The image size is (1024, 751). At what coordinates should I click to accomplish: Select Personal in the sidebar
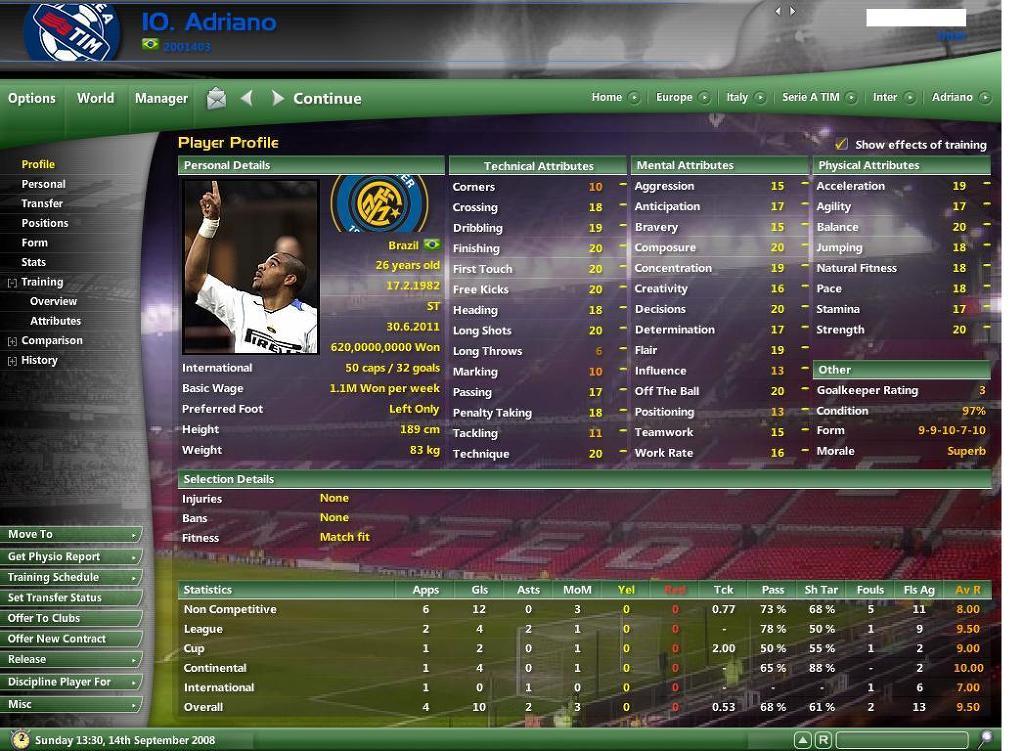pos(44,184)
